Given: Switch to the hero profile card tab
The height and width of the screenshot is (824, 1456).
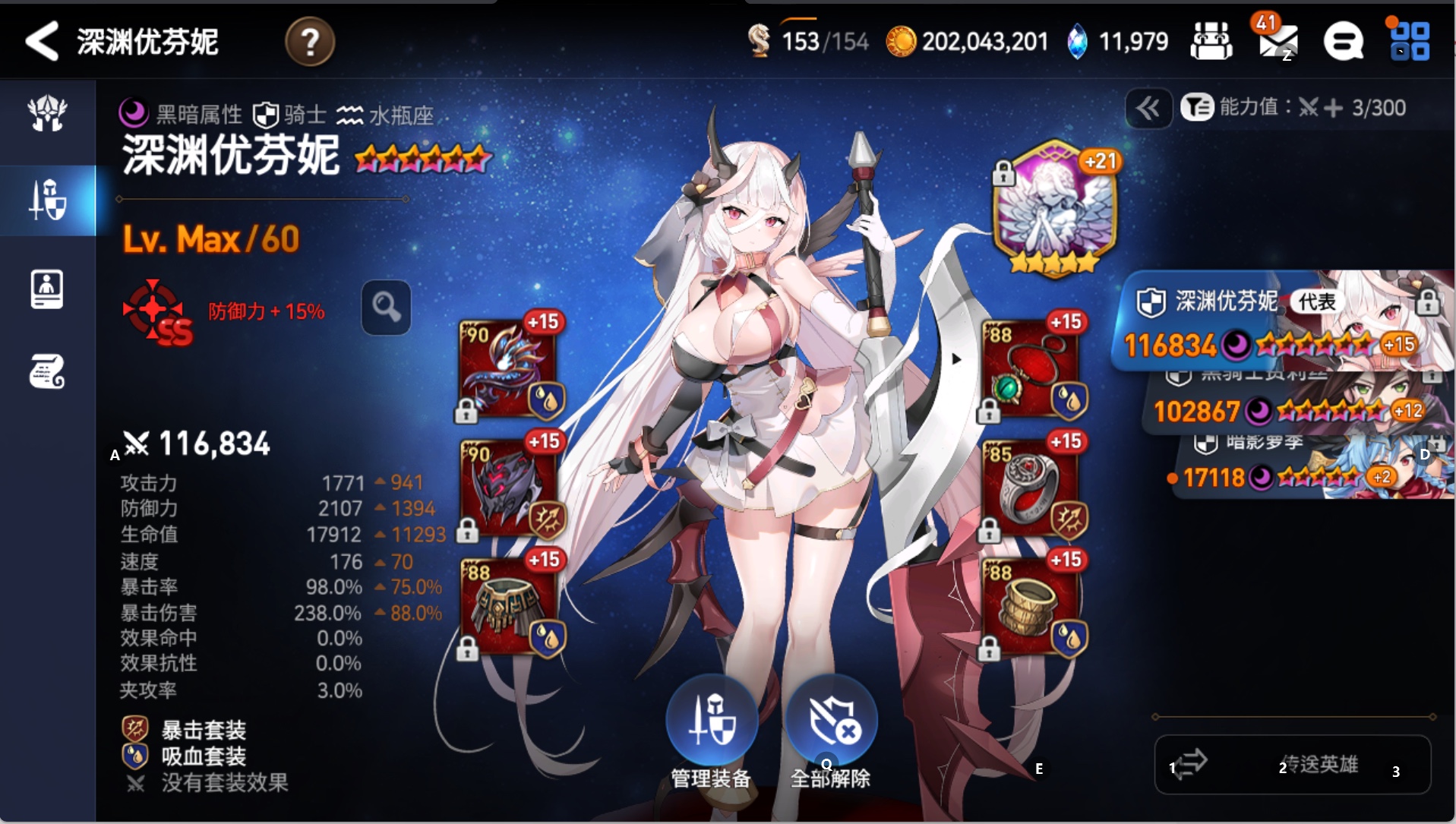Looking at the screenshot, I should click(x=47, y=289).
